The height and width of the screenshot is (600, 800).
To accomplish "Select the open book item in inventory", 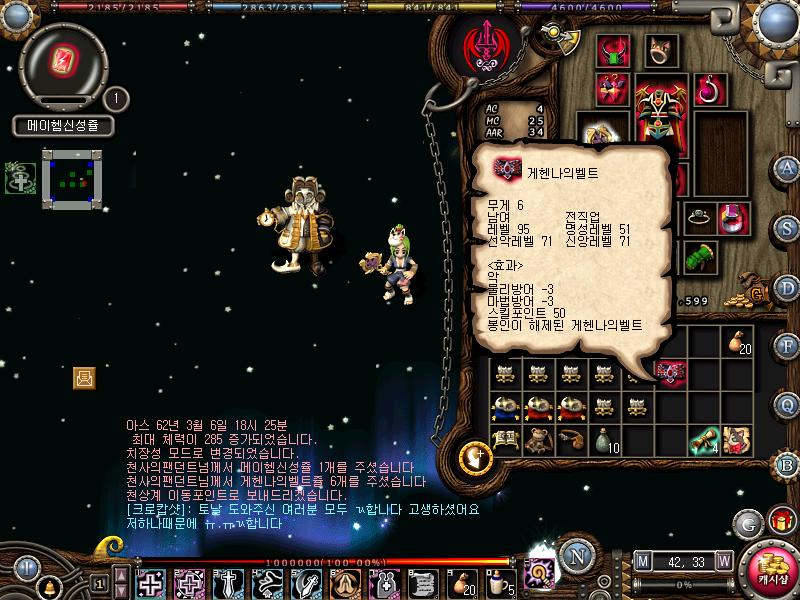I will pos(504,439).
